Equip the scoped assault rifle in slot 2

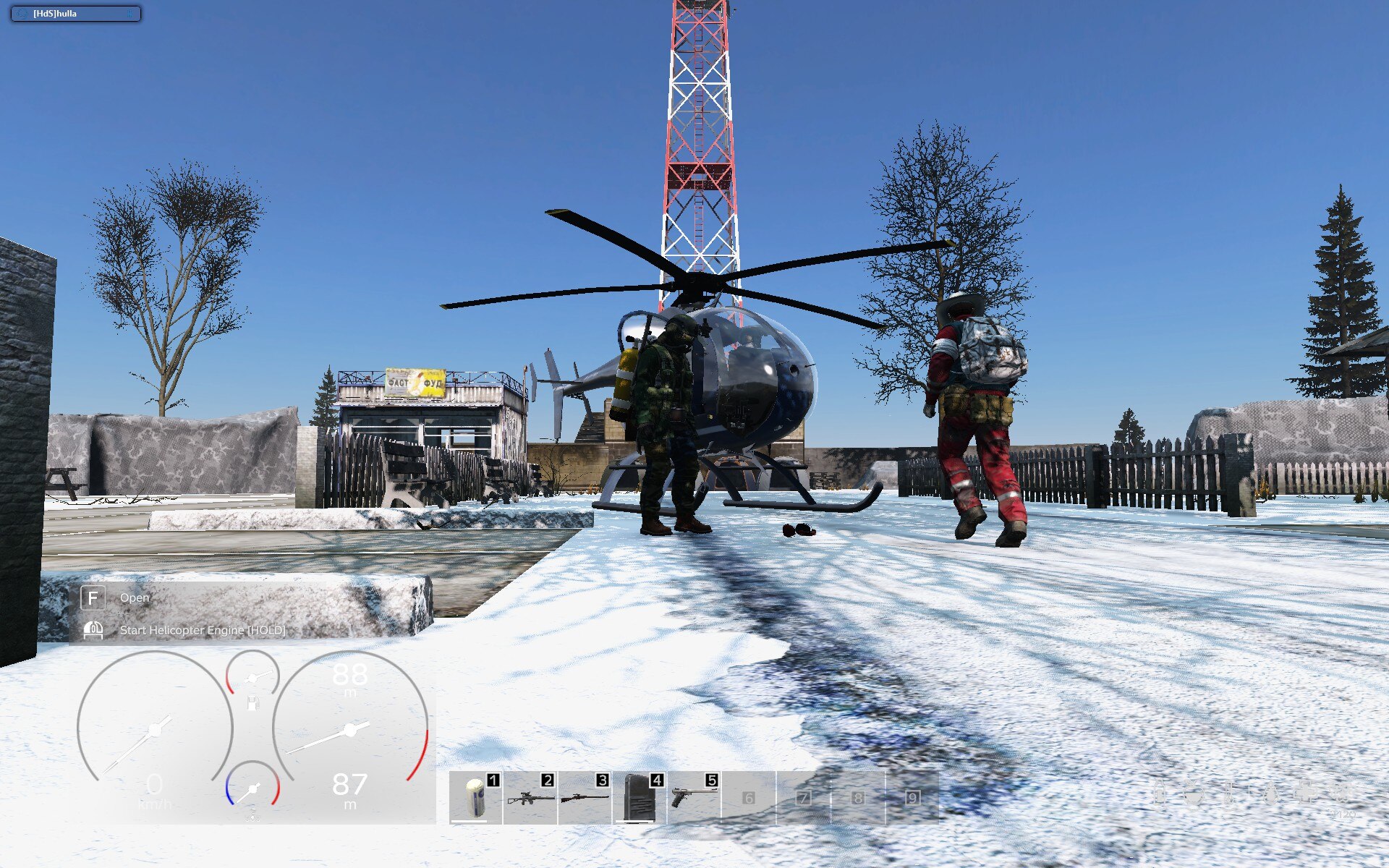pyautogui.click(x=530, y=798)
